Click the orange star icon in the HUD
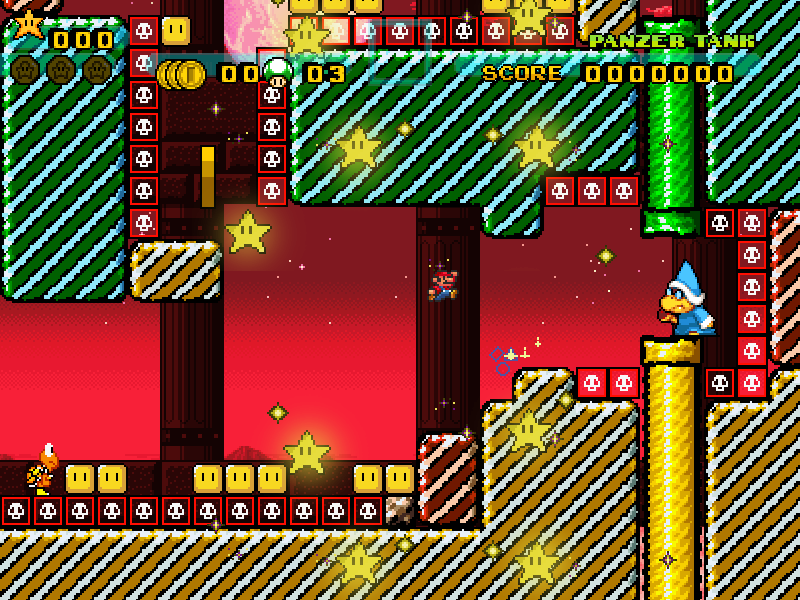Viewport: 800px width, 600px height. (28, 24)
